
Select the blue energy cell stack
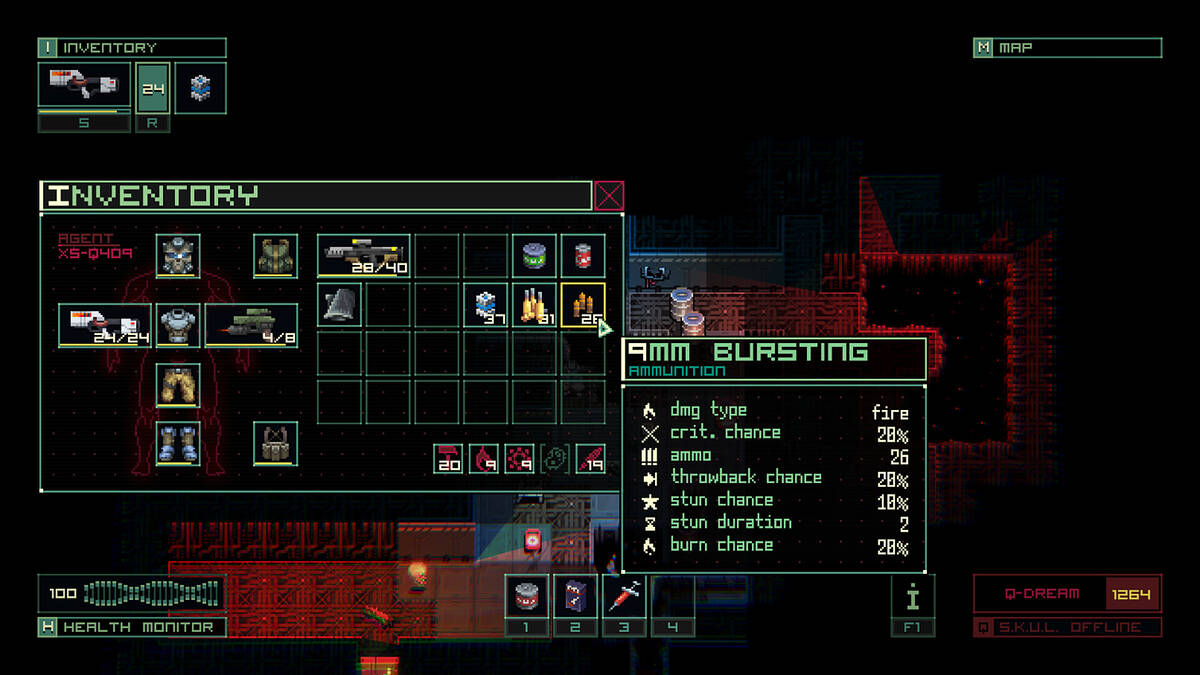(x=486, y=304)
